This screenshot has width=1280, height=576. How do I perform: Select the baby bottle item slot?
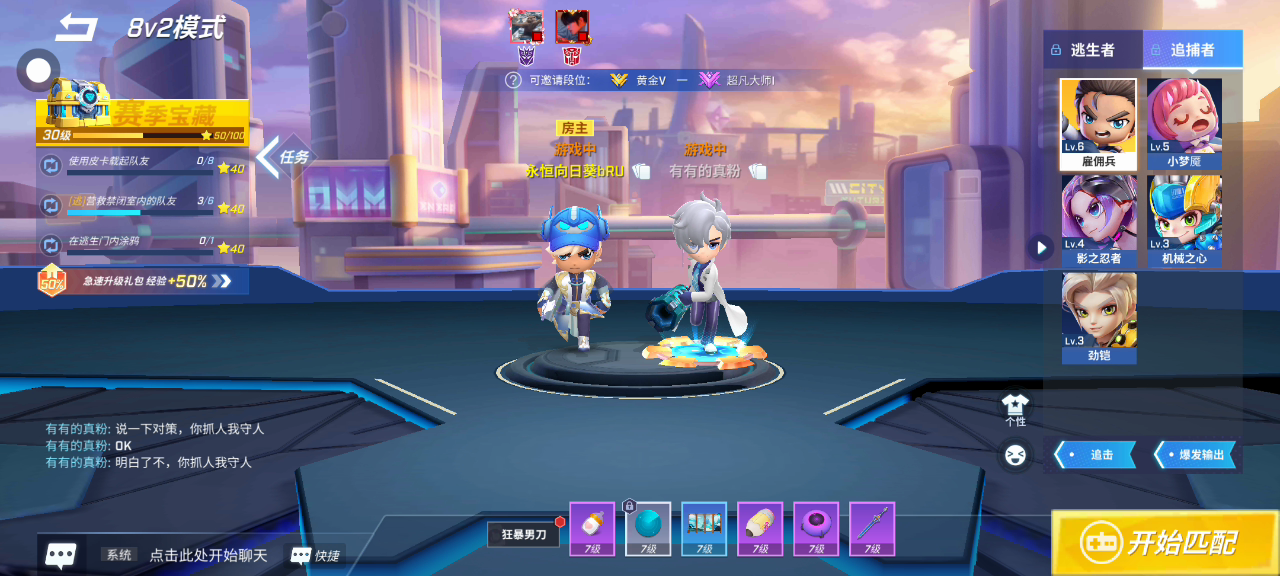point(591,528)
